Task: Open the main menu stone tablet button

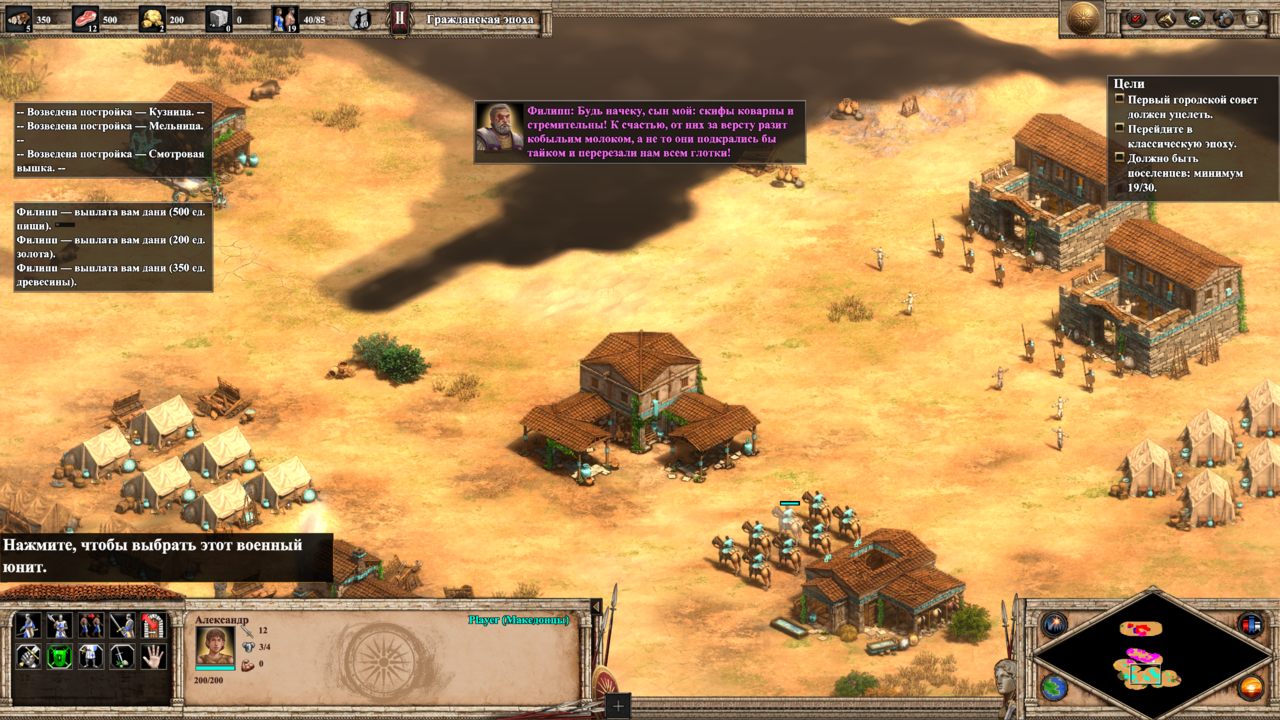Action: (x=1252, y=17)
